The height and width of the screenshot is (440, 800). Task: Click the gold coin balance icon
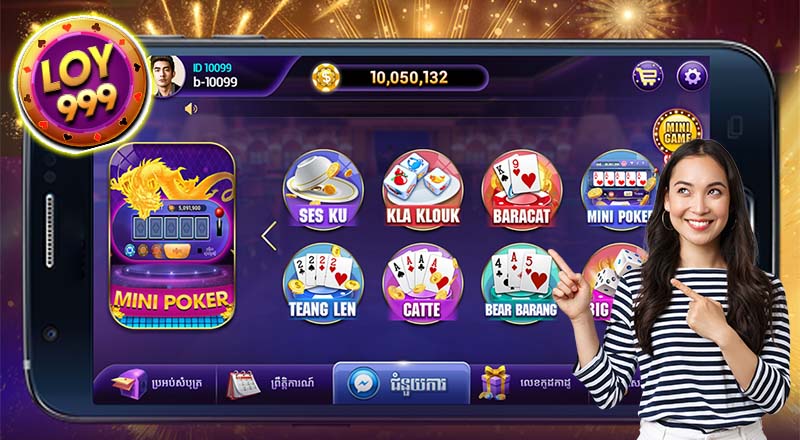click(326, 77)
